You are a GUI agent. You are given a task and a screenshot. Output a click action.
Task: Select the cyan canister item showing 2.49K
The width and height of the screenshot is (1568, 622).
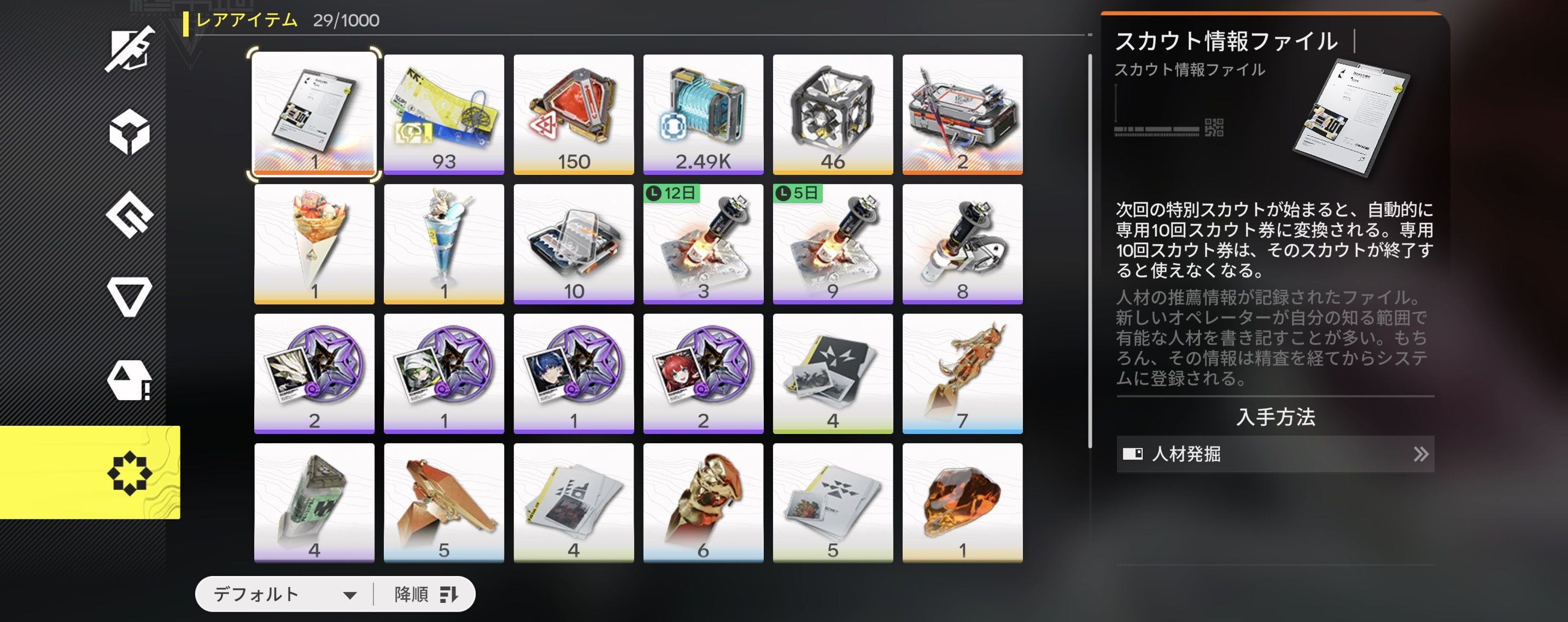[703, 114]
